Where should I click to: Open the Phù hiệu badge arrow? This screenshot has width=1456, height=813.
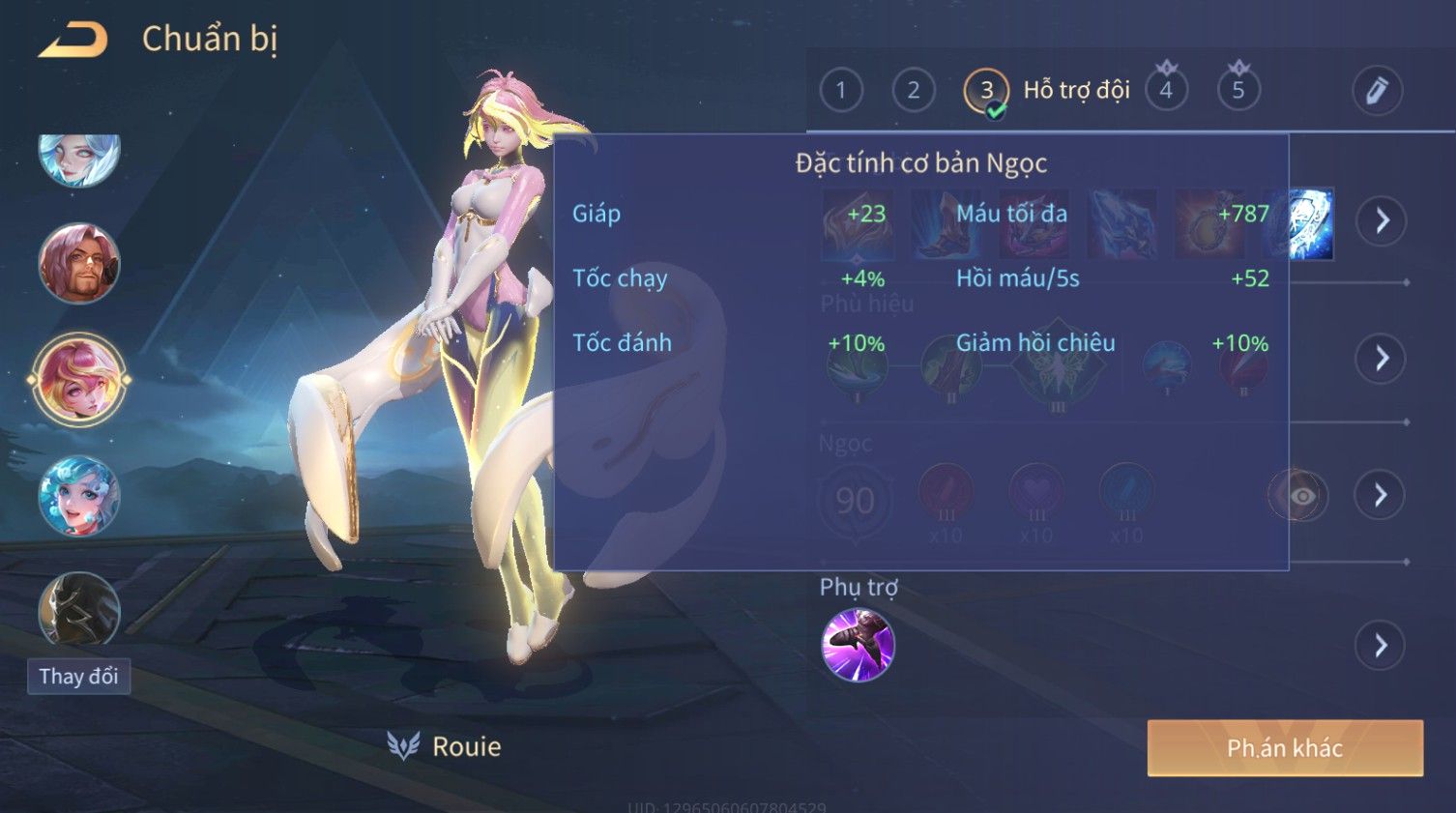(x=1382, y=359)
